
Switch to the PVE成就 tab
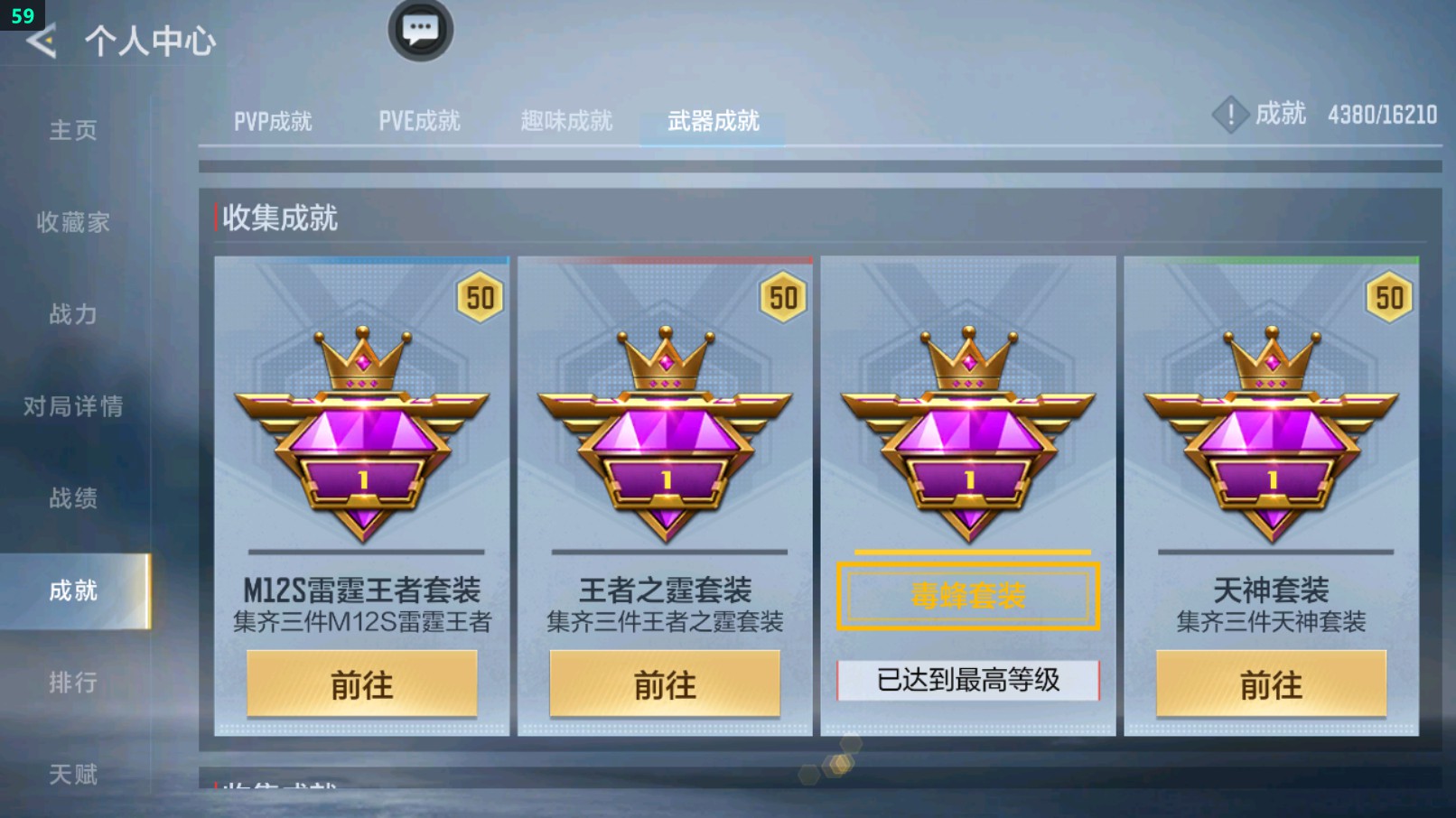419,120
